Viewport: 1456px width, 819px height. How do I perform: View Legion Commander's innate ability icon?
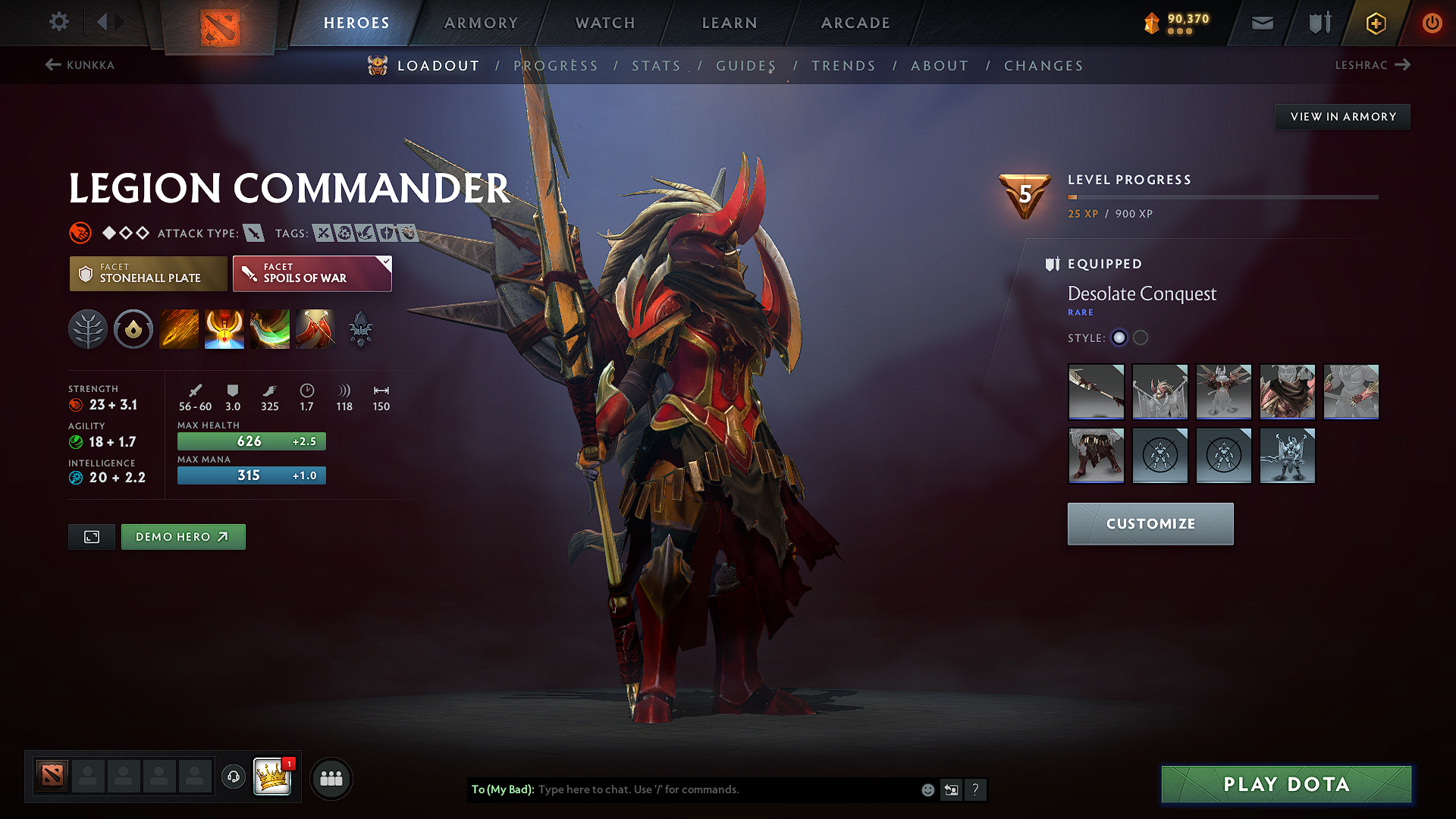tap(133, 329)
